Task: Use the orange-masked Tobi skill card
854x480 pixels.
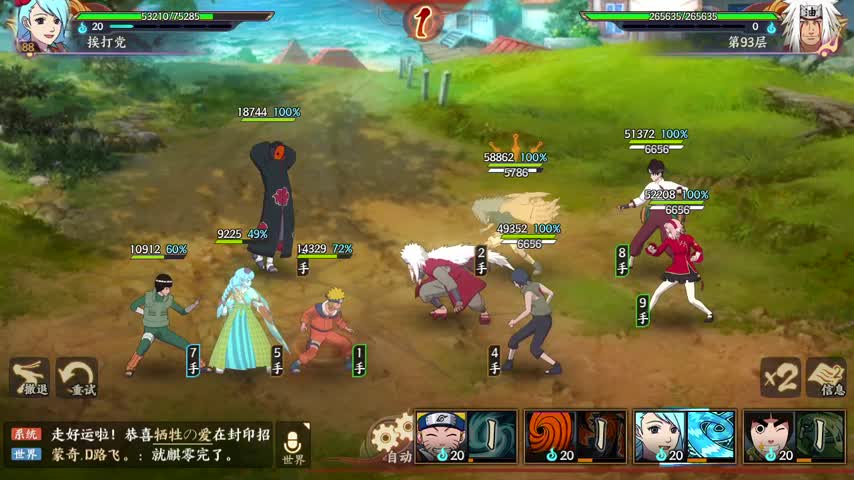Action: 574,437
